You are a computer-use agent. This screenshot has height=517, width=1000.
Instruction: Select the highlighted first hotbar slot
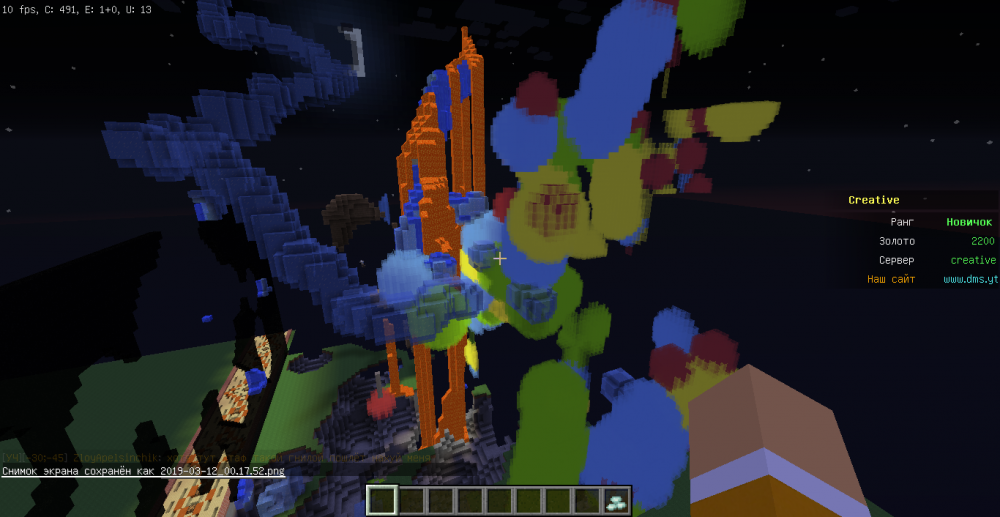(383, 500)
